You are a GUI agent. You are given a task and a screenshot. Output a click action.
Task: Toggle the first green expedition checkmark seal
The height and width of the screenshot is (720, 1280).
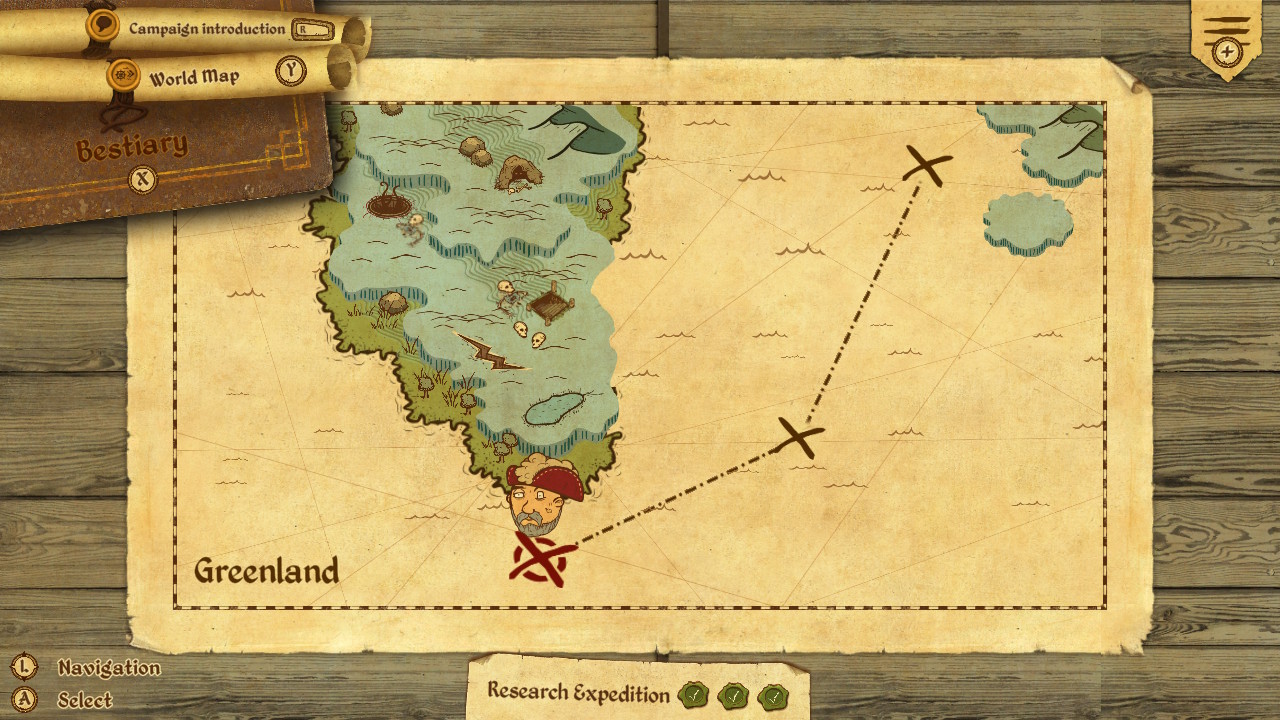pos(693,693)
